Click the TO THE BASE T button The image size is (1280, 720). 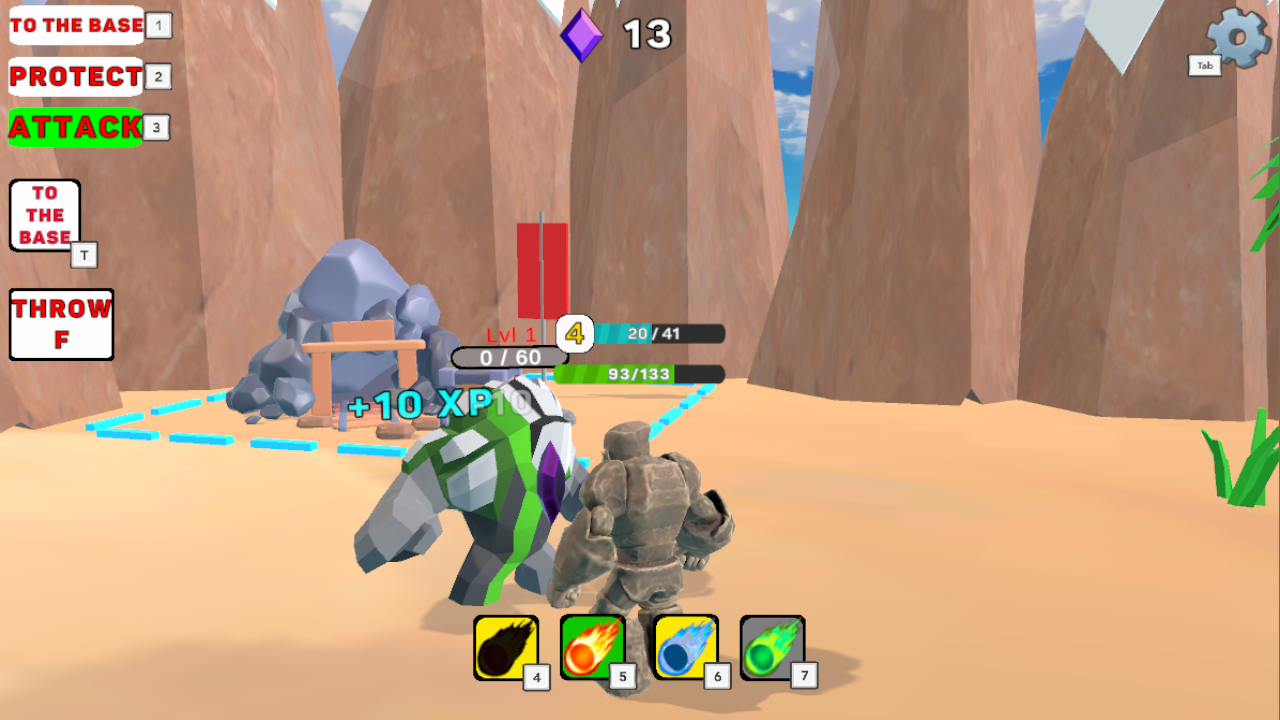tap(44, 214)
